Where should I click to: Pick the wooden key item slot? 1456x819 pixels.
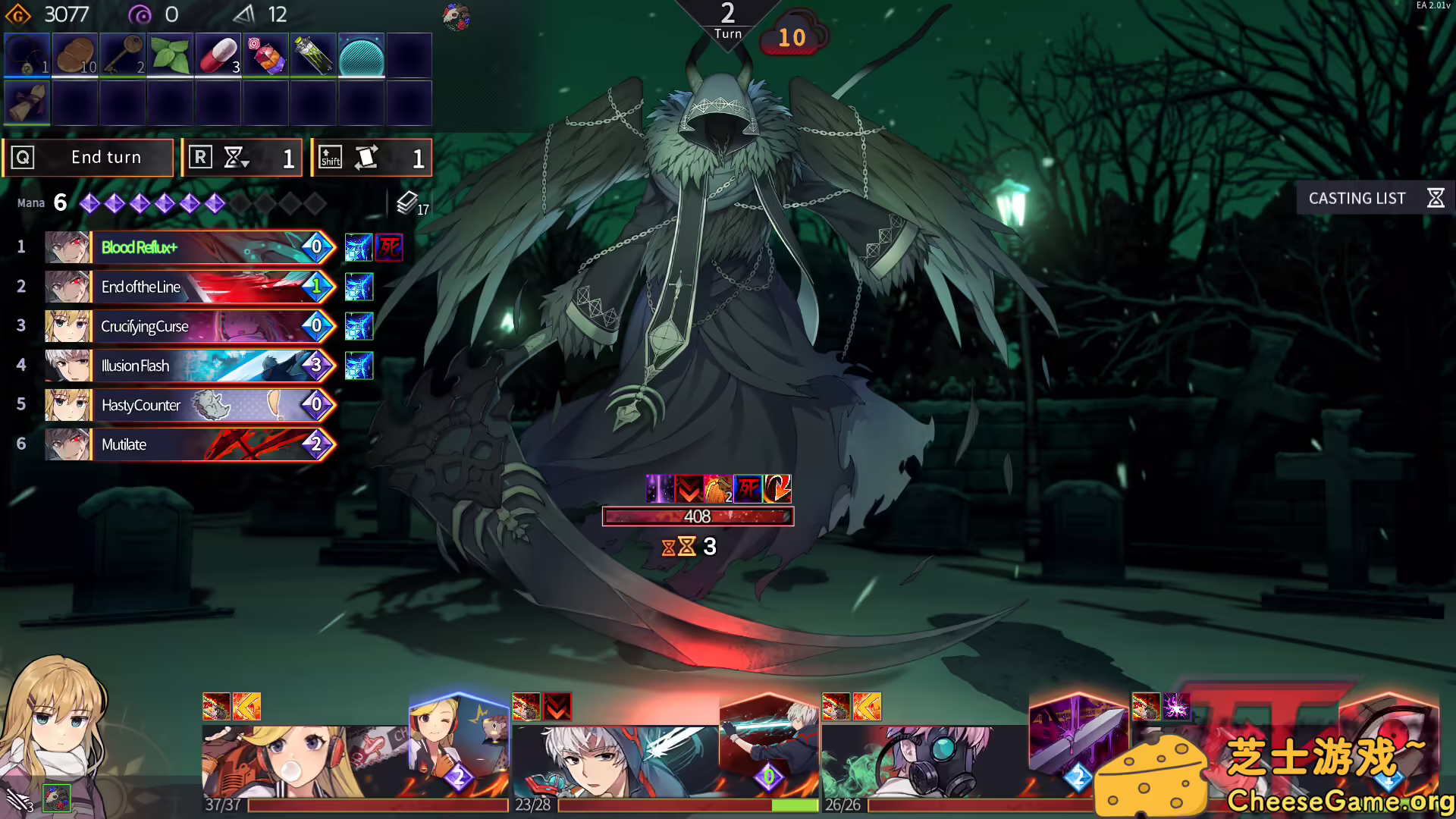(x=123, y=55)
